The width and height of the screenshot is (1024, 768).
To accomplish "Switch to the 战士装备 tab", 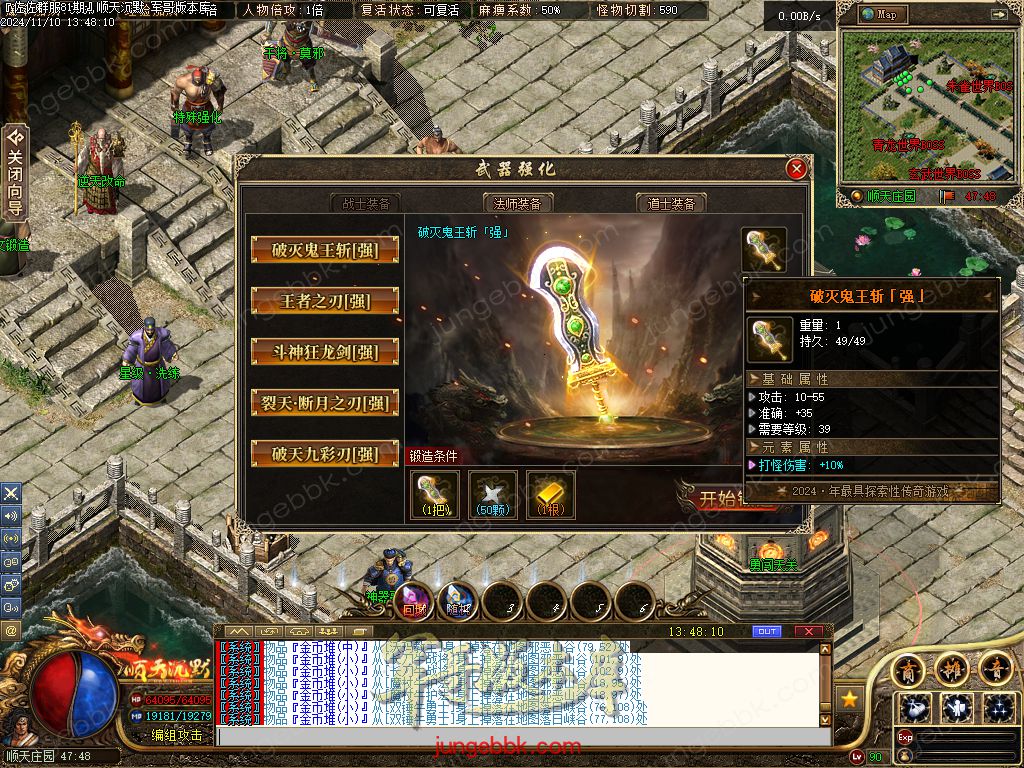I will [365, 203].
